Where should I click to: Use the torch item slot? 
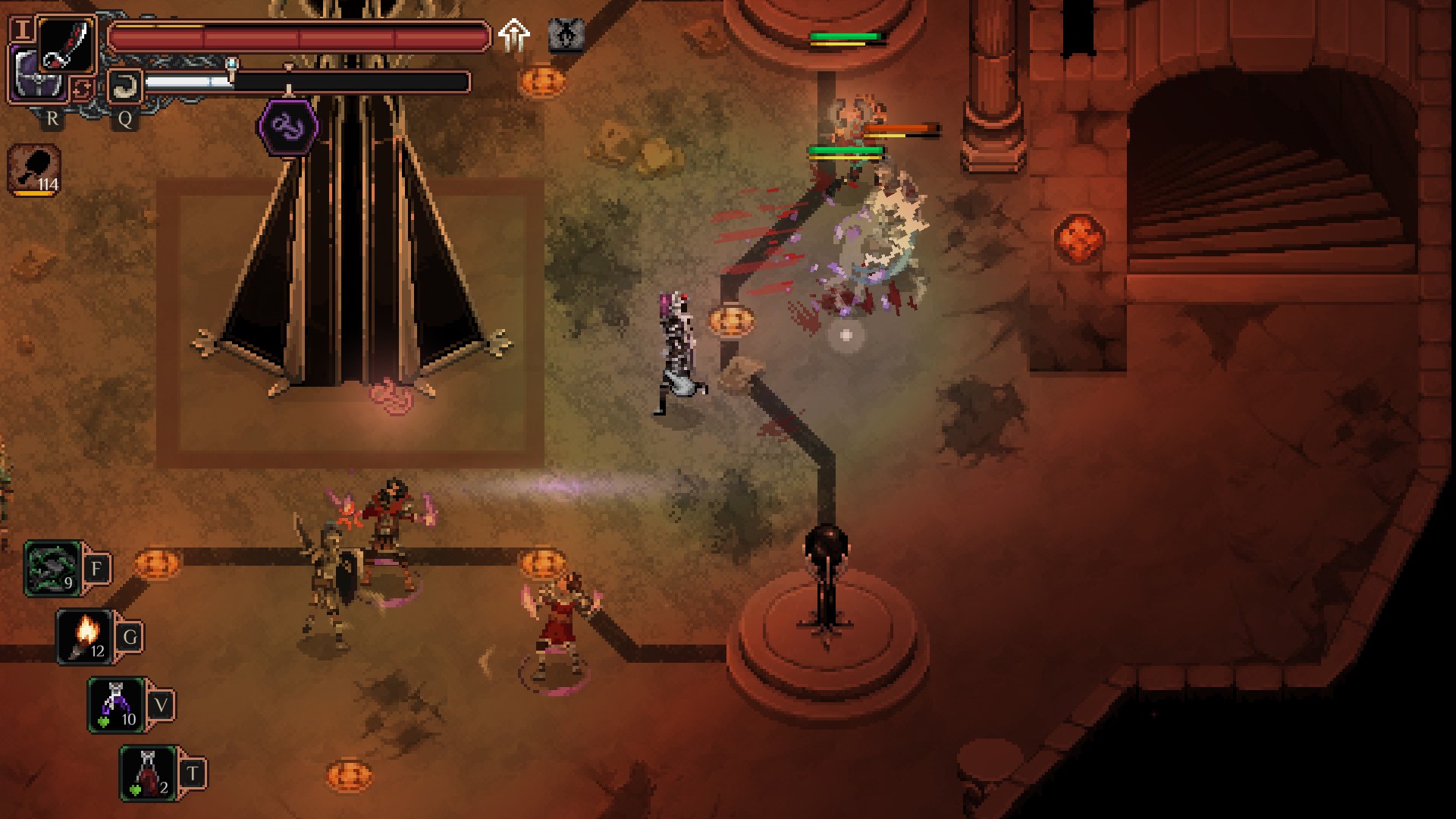coord(86,637)
